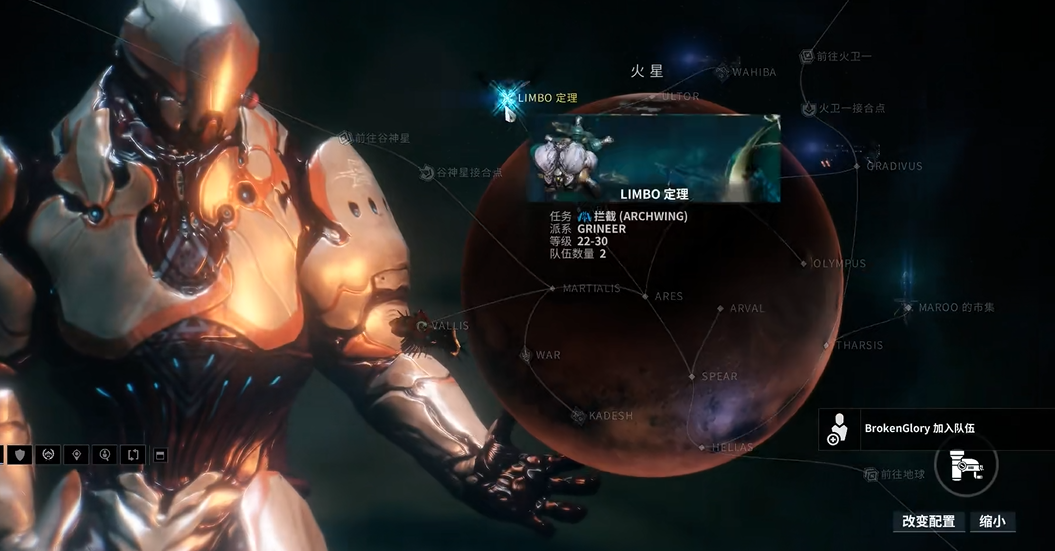1055x551 pixels.
Task: Open the BrokenGlory 加入队伍 squad notification
Action: click(x=935, y=429)
